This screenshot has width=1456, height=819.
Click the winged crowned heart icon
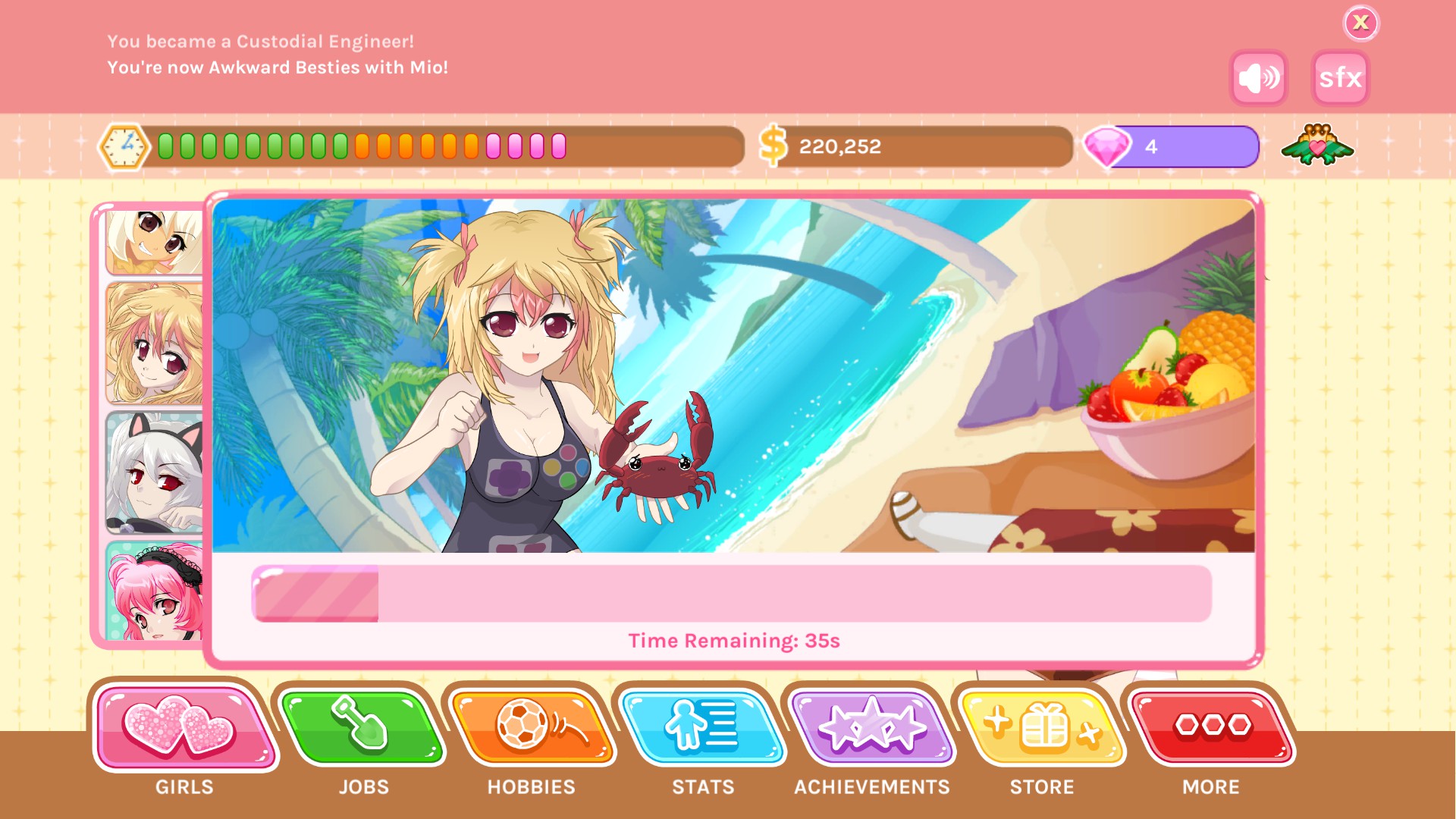(1318, 146)
